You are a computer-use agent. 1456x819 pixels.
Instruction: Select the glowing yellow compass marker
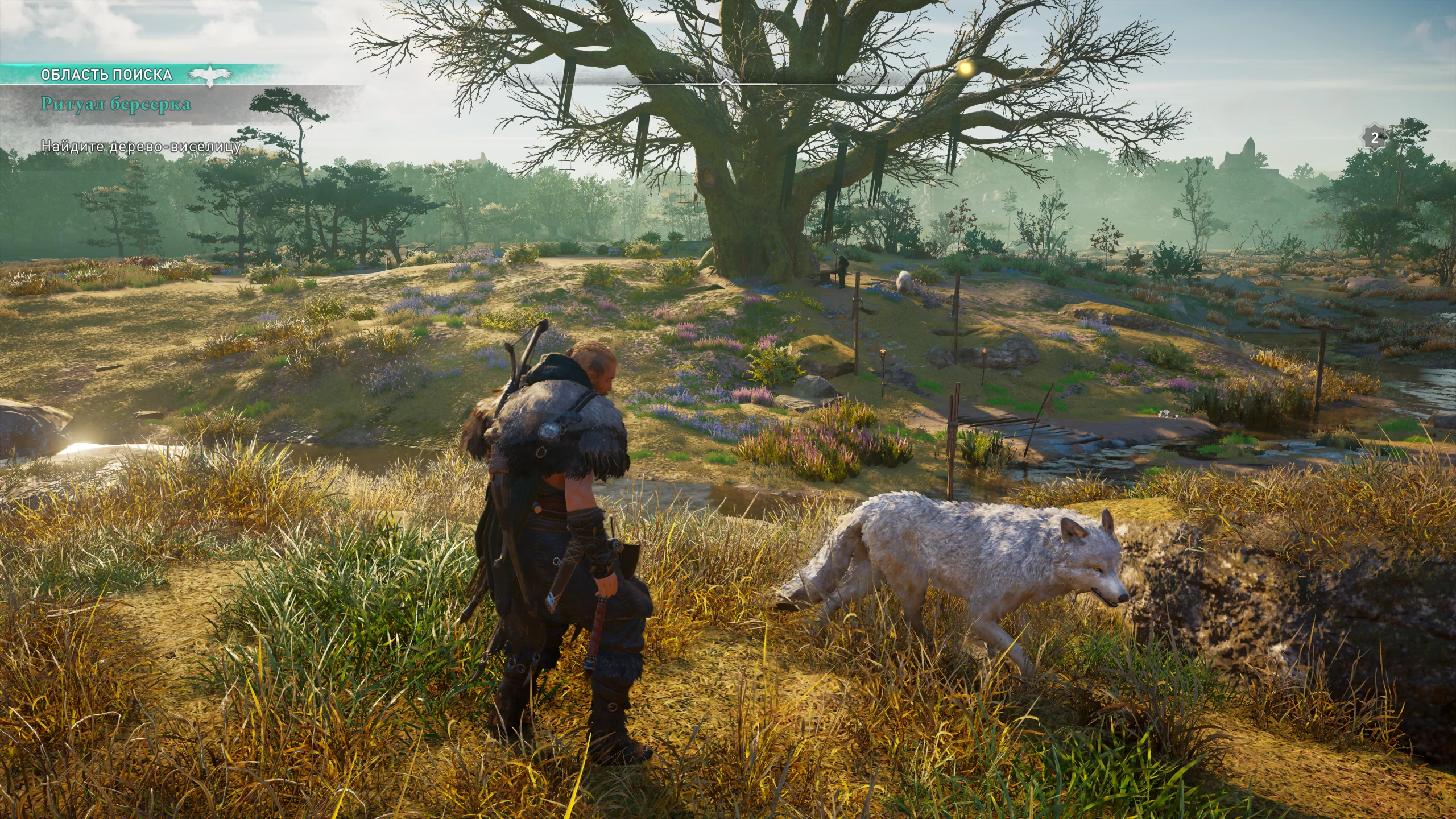coord(965,68)
